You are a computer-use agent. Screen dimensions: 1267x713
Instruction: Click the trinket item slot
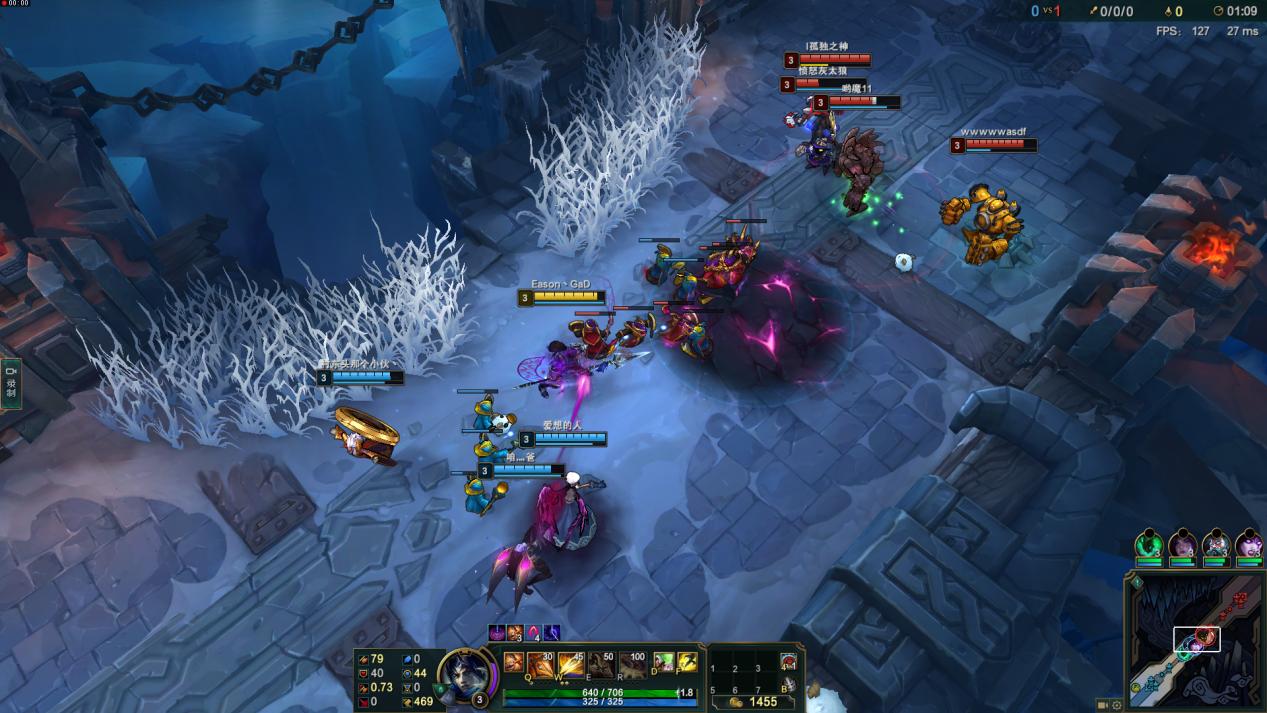coord(788,662)
